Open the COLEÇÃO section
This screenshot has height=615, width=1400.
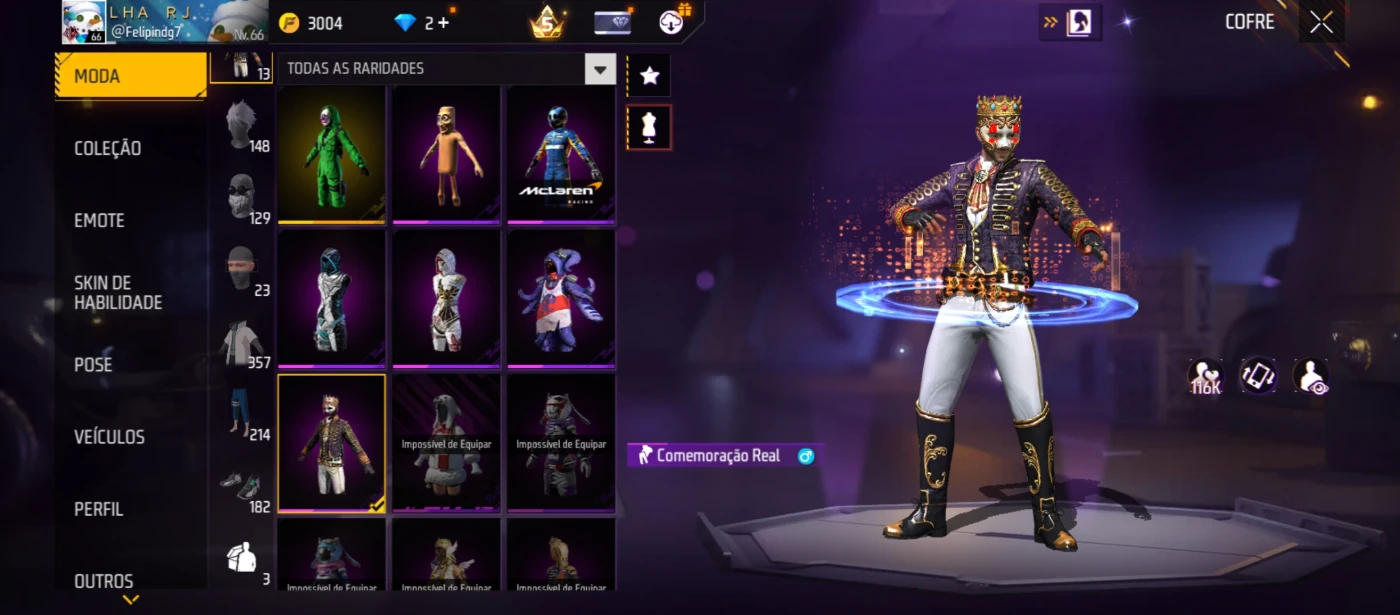click(x=108, y=148)
